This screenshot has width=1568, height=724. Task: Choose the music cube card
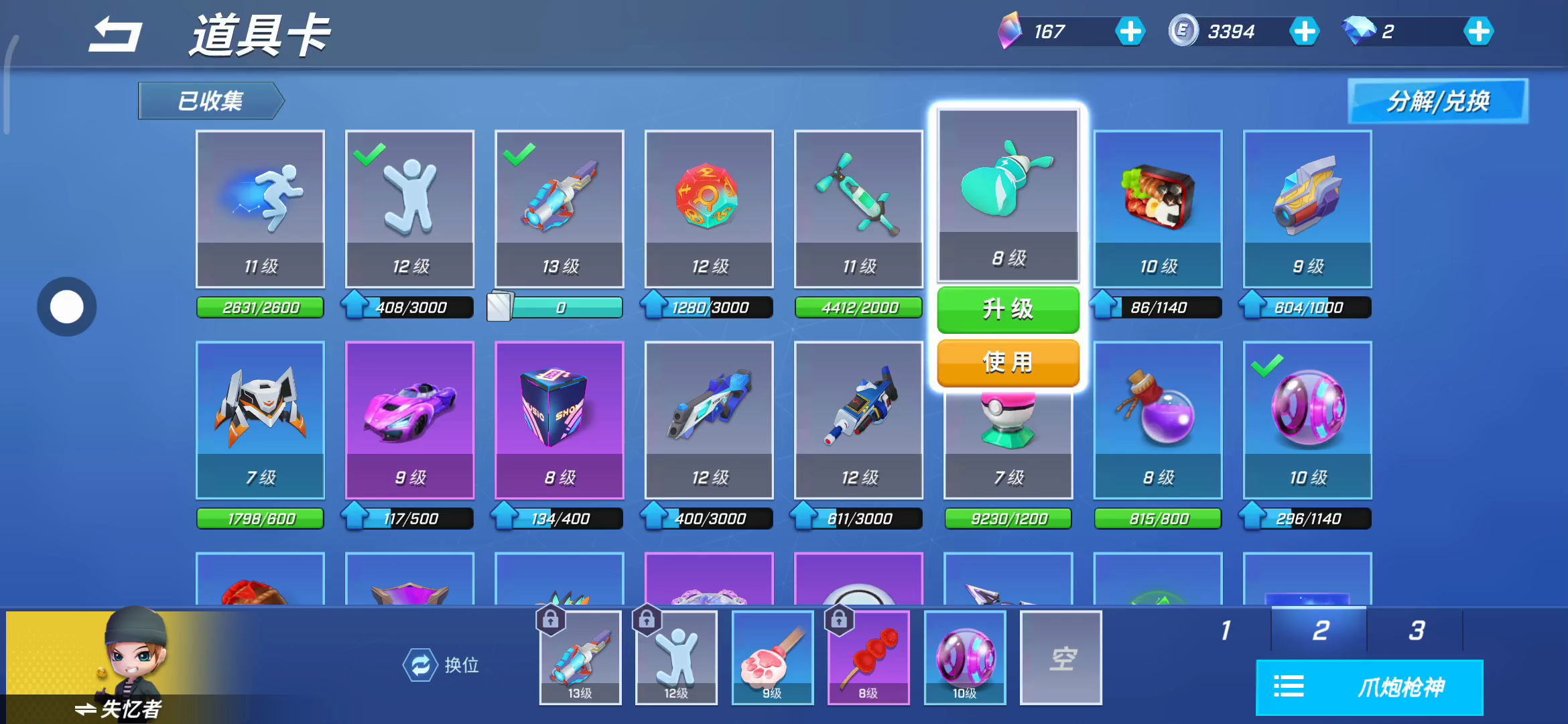pyautogui.click(x=559, y=420)
